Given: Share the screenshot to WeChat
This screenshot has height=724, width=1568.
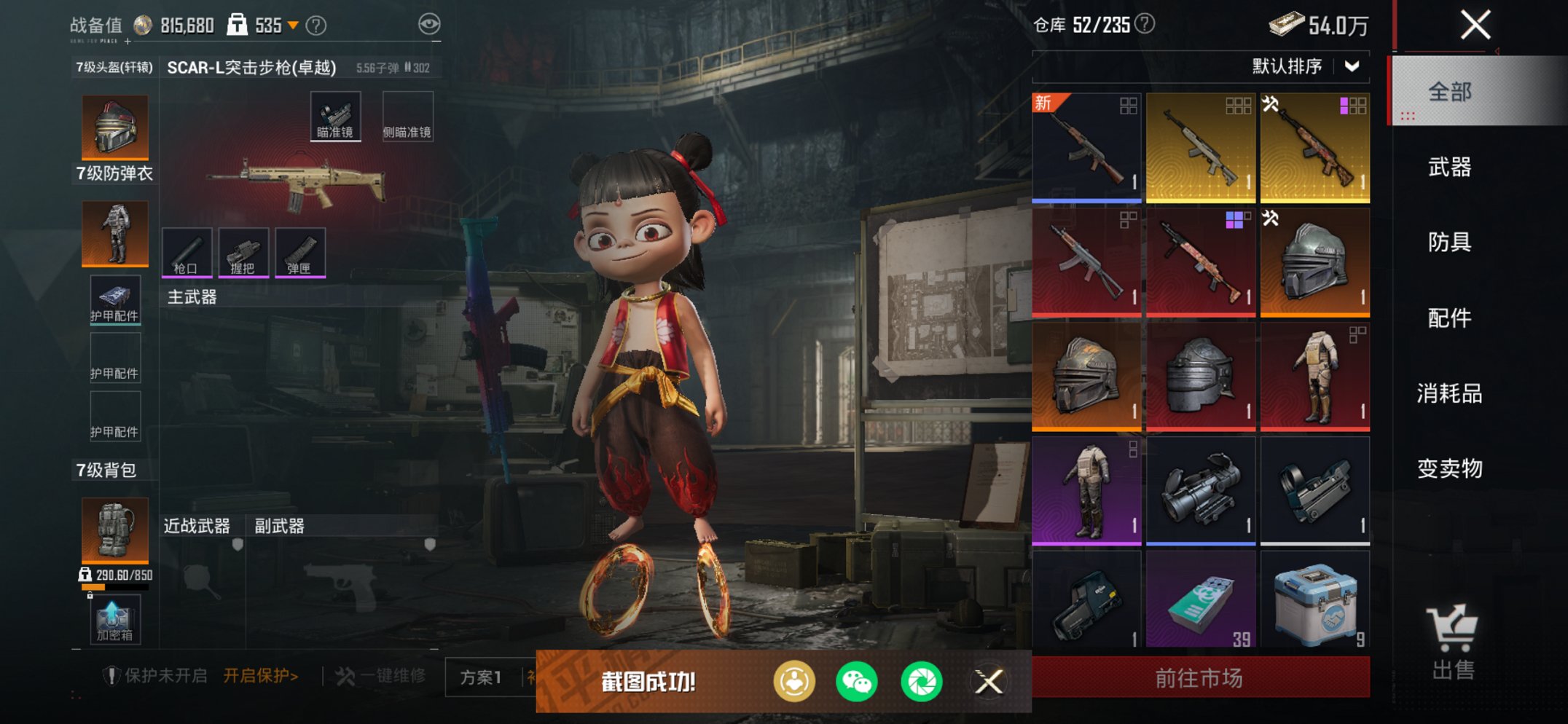Looking at the screenshot, I should [x=856, y=682].
